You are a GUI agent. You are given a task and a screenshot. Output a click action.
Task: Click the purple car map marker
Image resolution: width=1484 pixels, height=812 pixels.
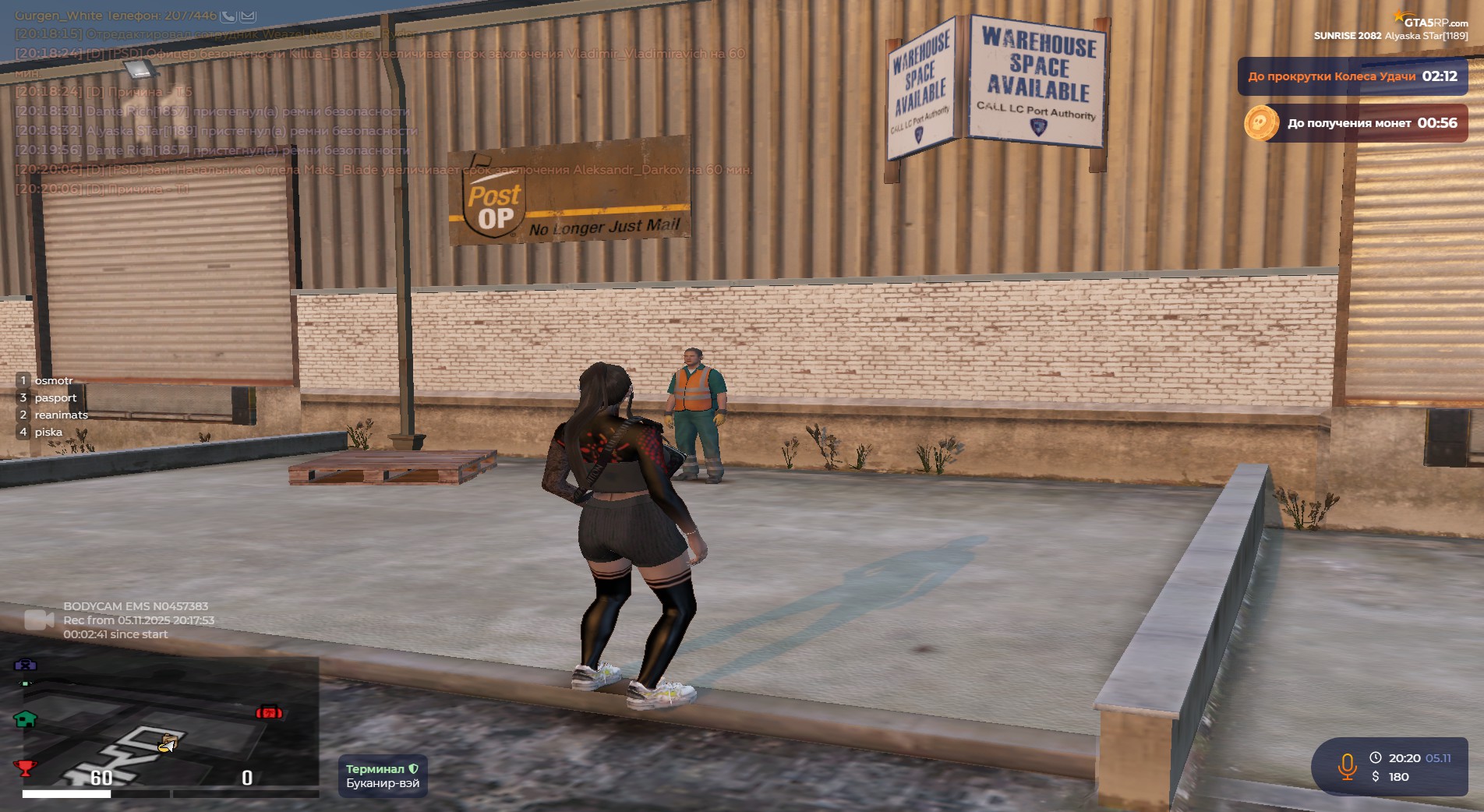[x=26, y=665]
